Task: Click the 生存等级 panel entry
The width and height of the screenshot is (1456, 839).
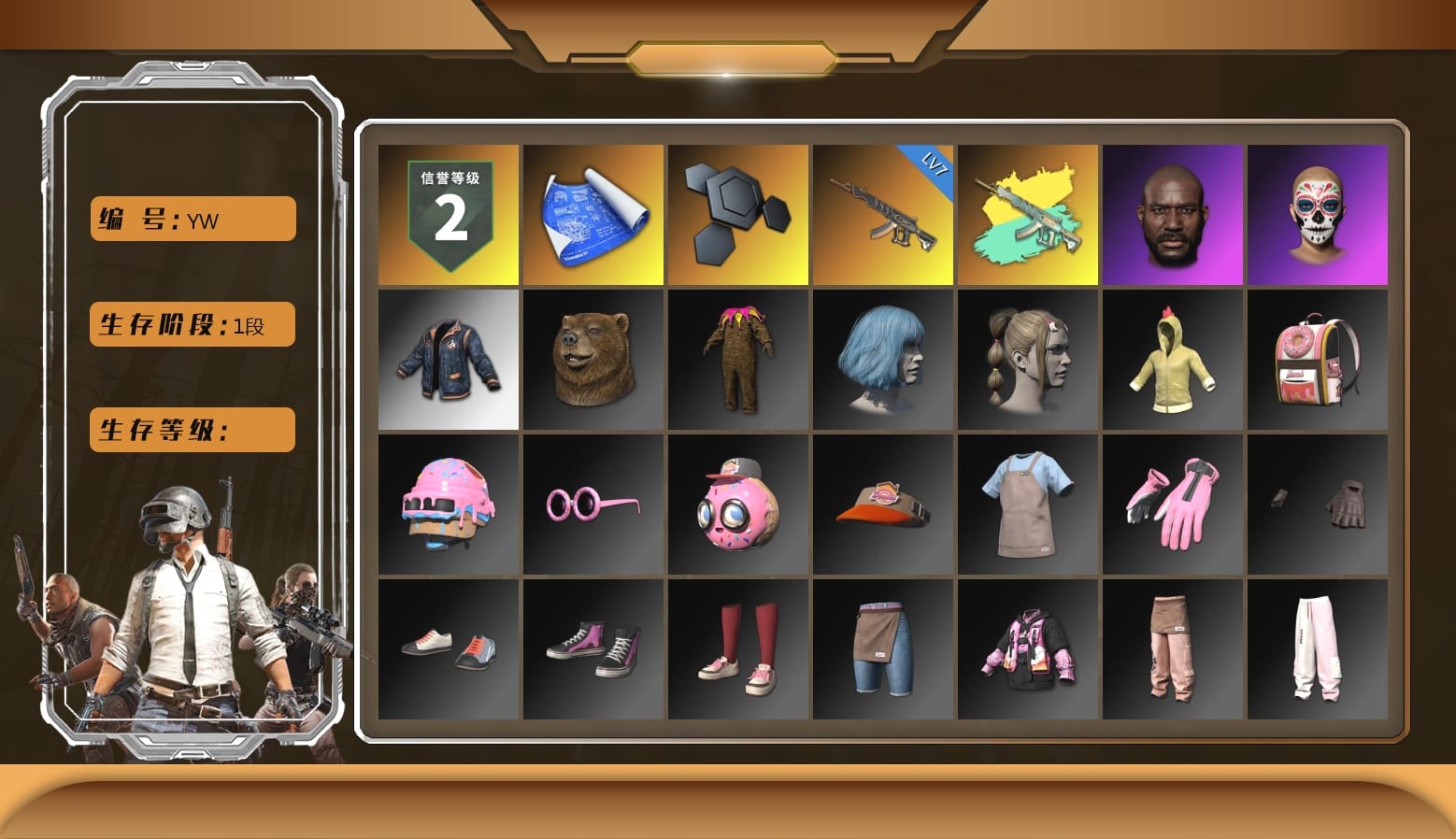Action: click(191, 430)
